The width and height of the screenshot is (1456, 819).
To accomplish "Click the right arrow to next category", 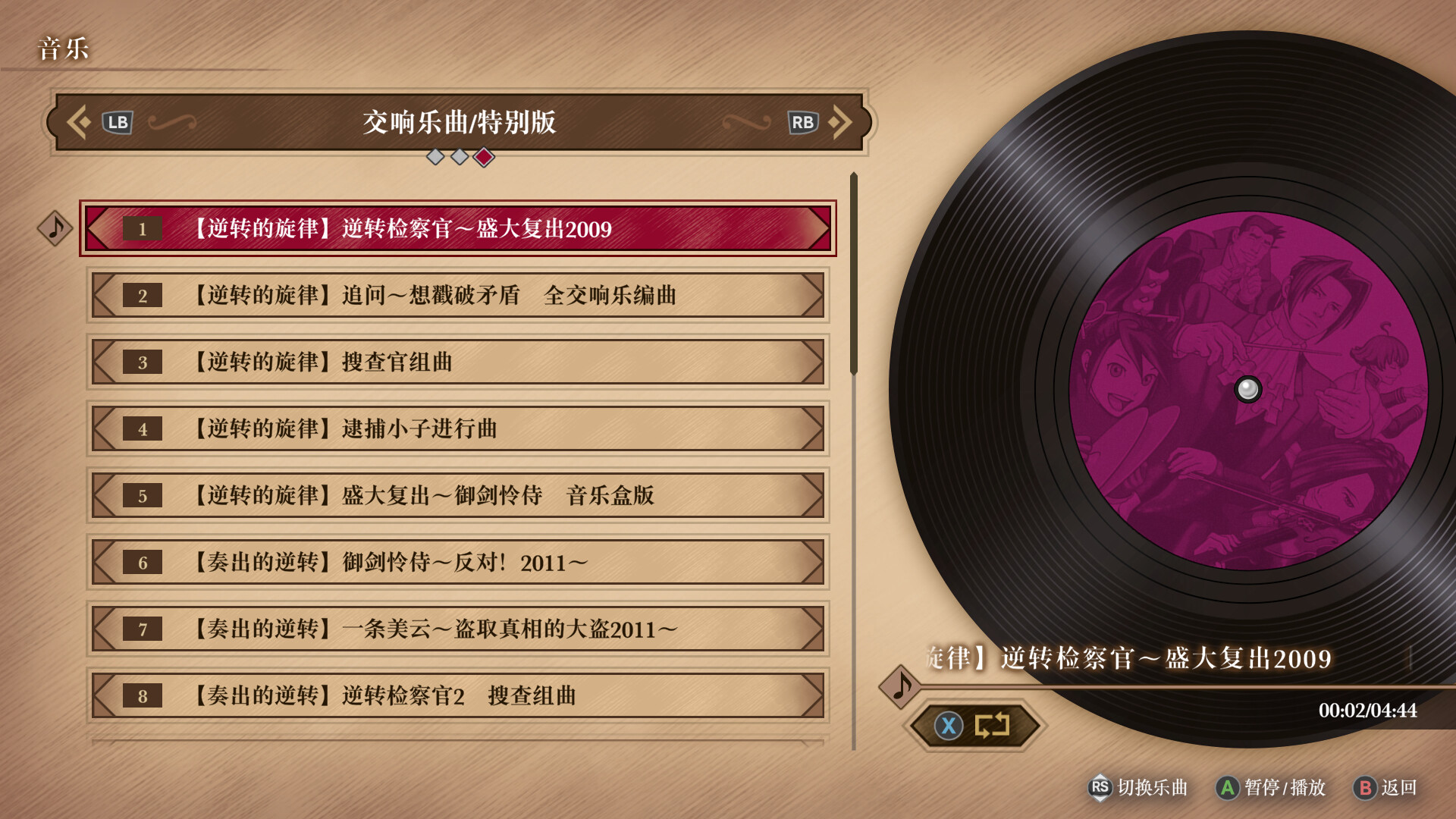I will click(842, 121).
